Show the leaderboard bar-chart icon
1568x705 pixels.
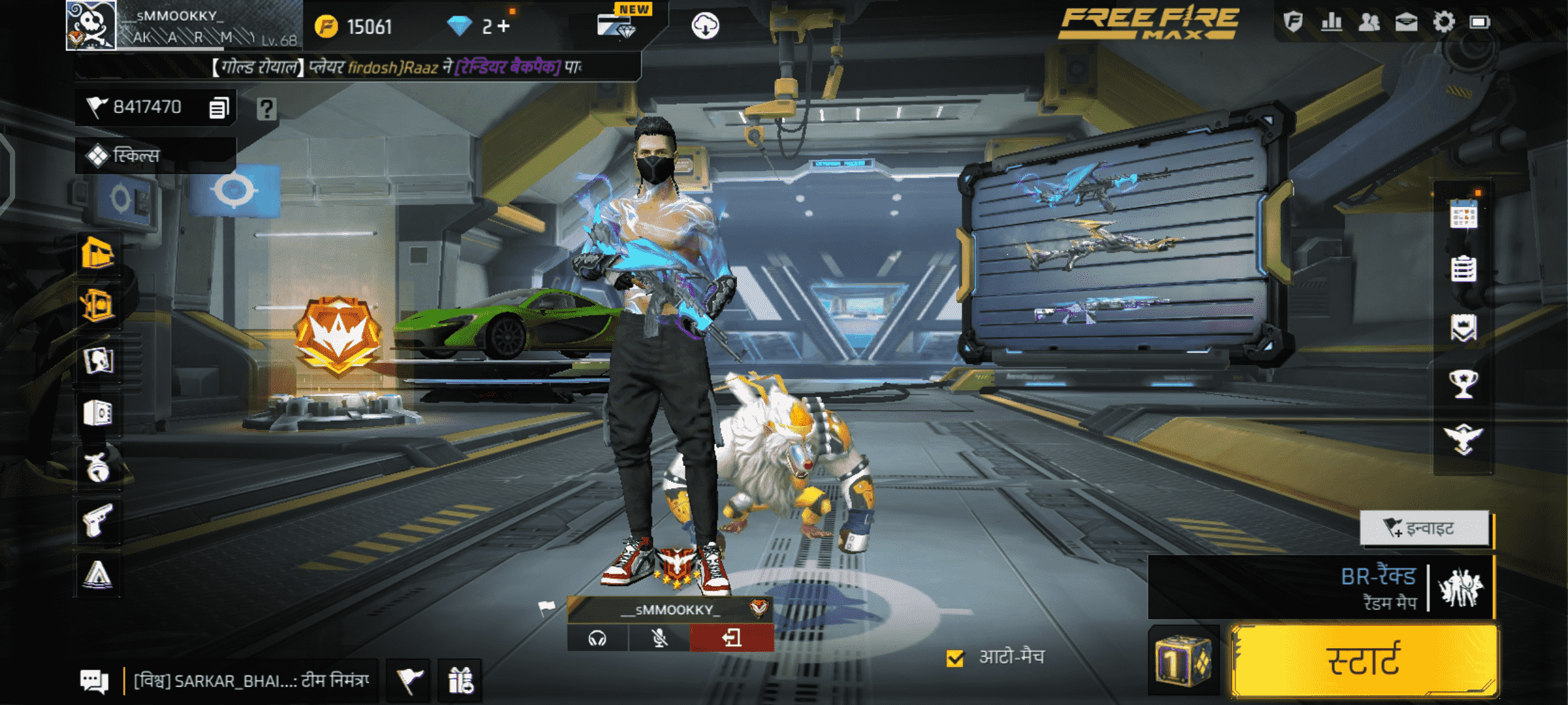1331,22
